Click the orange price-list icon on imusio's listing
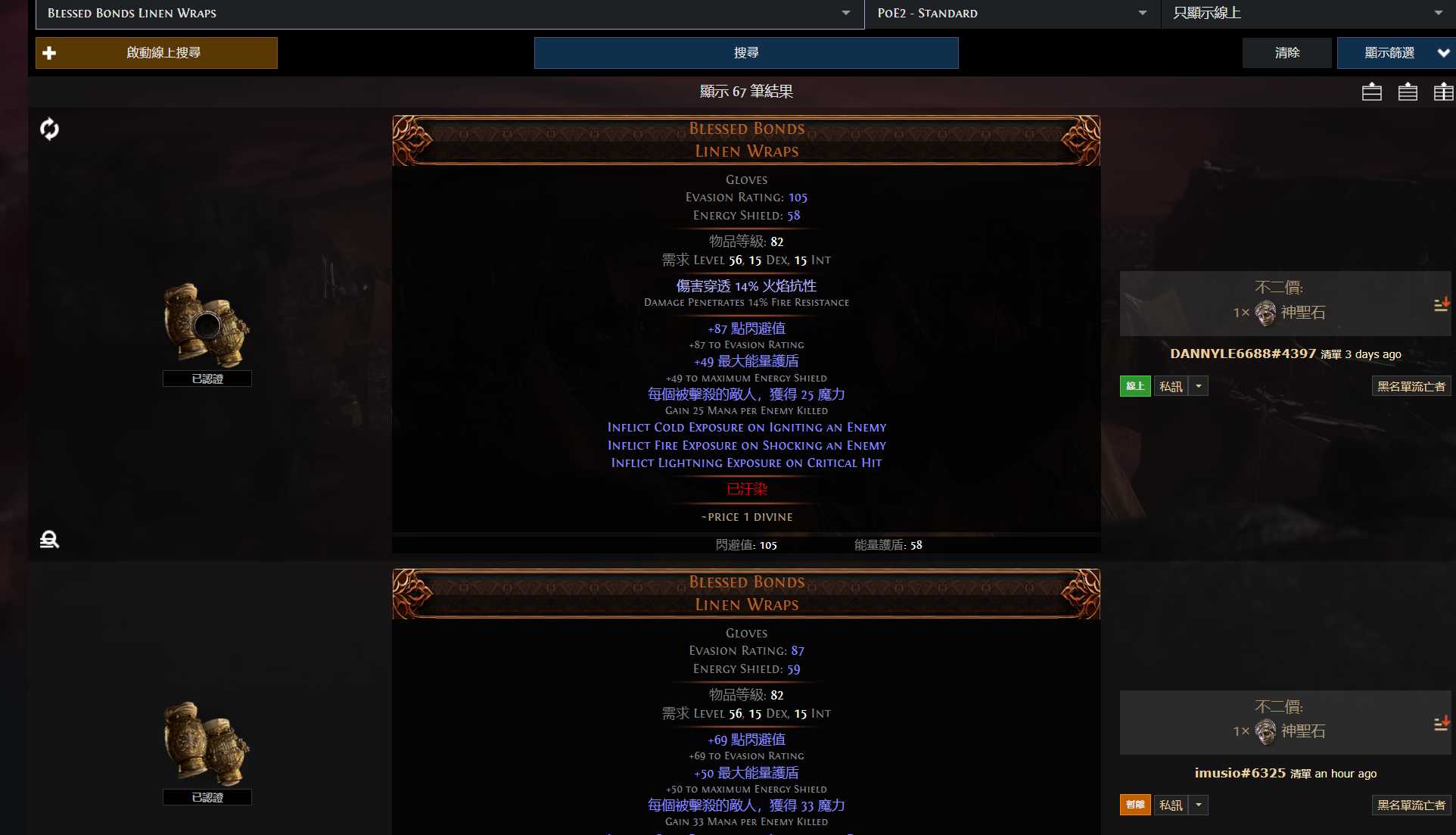This screenshot has height=835, width=1456. (1442, 723)
